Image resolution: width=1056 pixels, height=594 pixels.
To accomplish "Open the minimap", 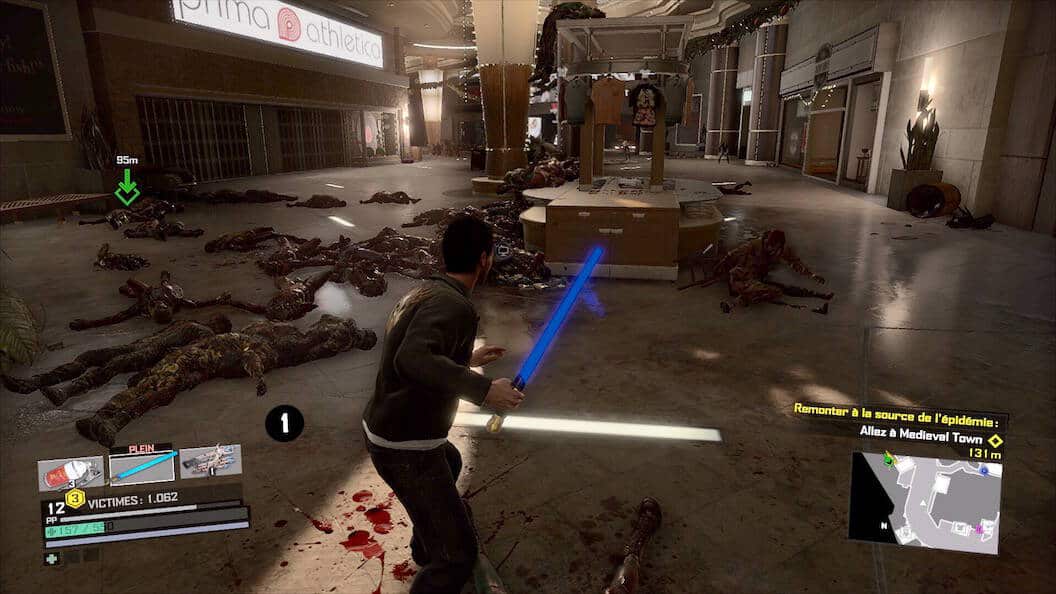I will (924, 502).
